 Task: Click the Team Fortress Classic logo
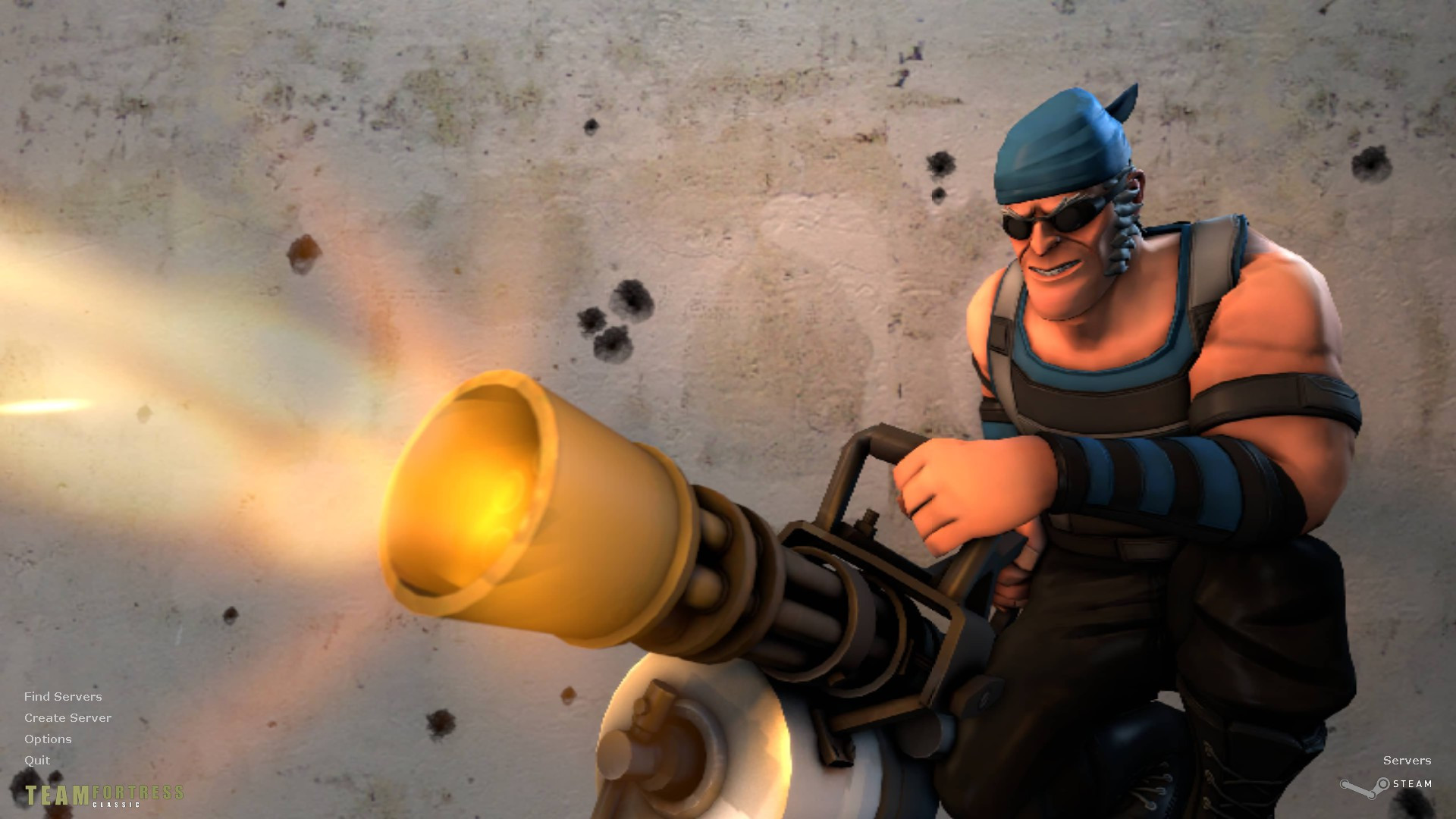click(102, 795)
